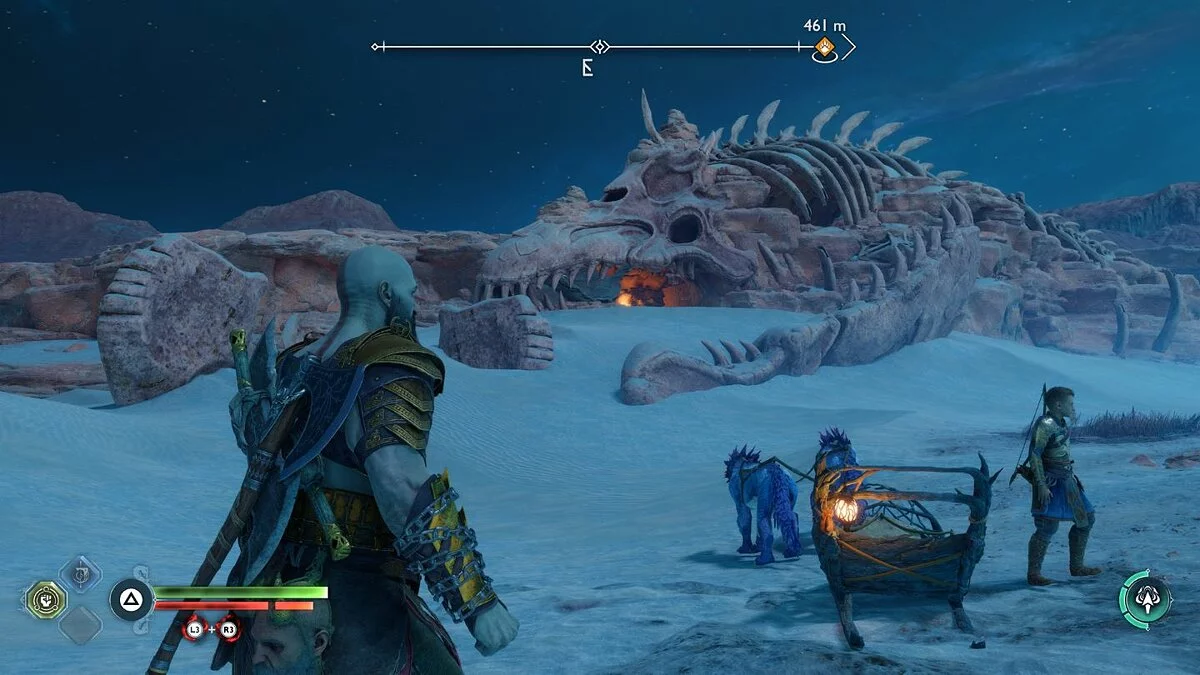1200x675 pixels.
Task: Trigger the green arrow companion ability icon
Action: [x=1146, y=598]
